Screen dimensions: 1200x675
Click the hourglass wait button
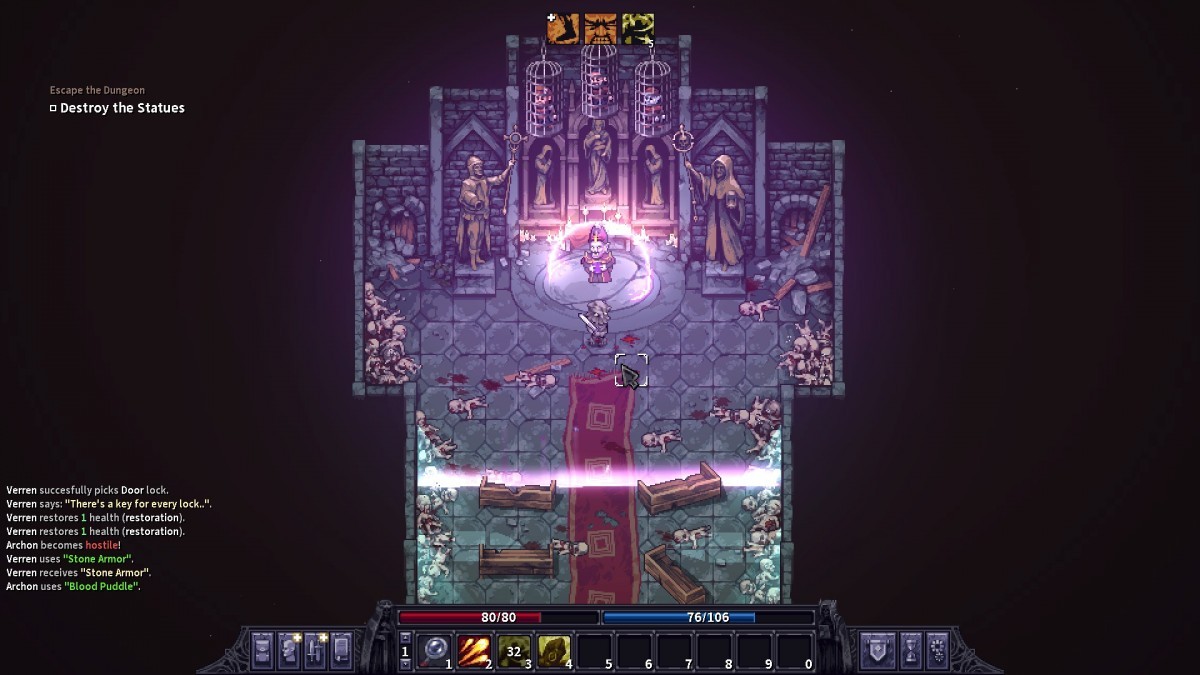(911, 650)
